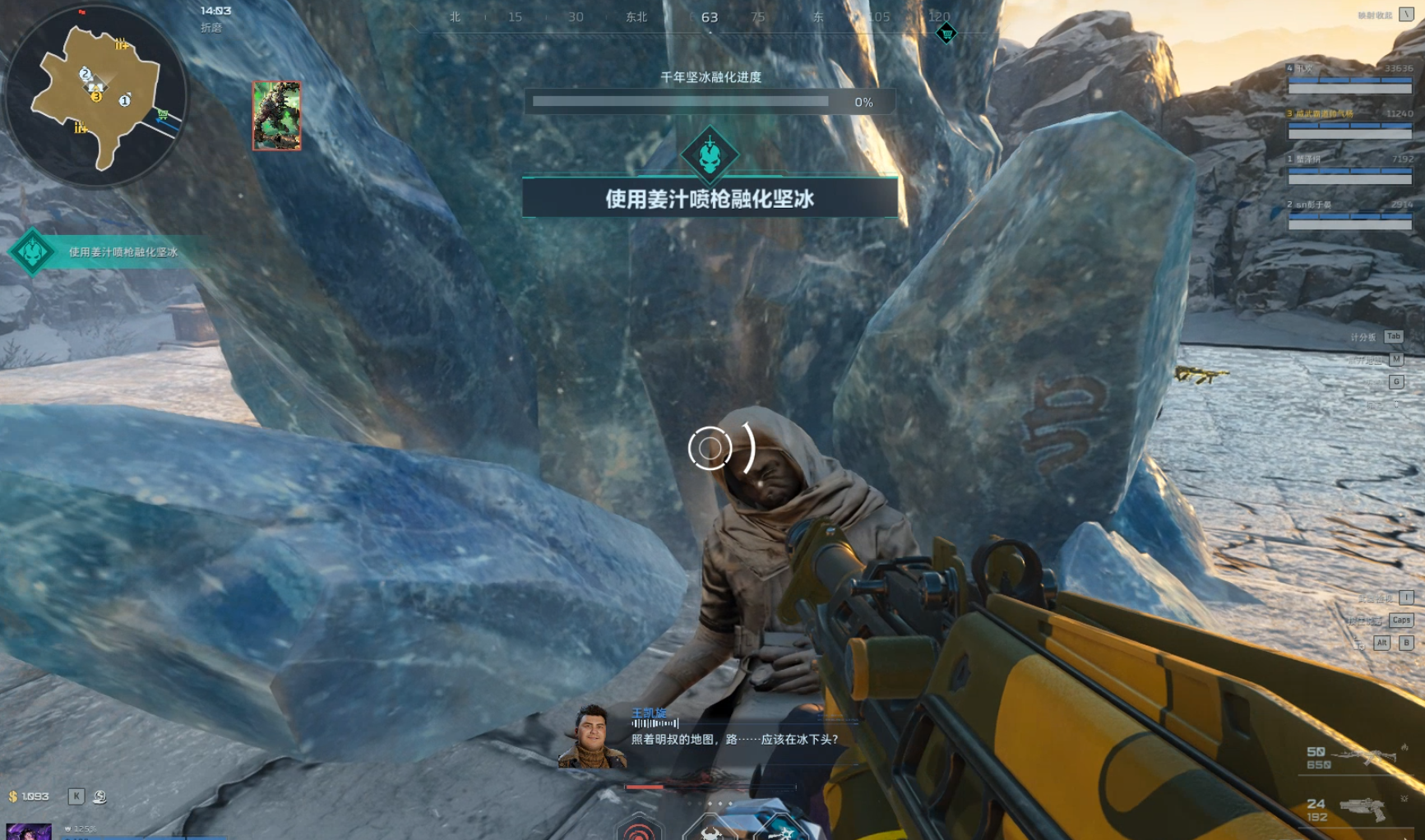
Task: Click the speaker portrait in the dialogue box
Action: [x=591, y=736]
